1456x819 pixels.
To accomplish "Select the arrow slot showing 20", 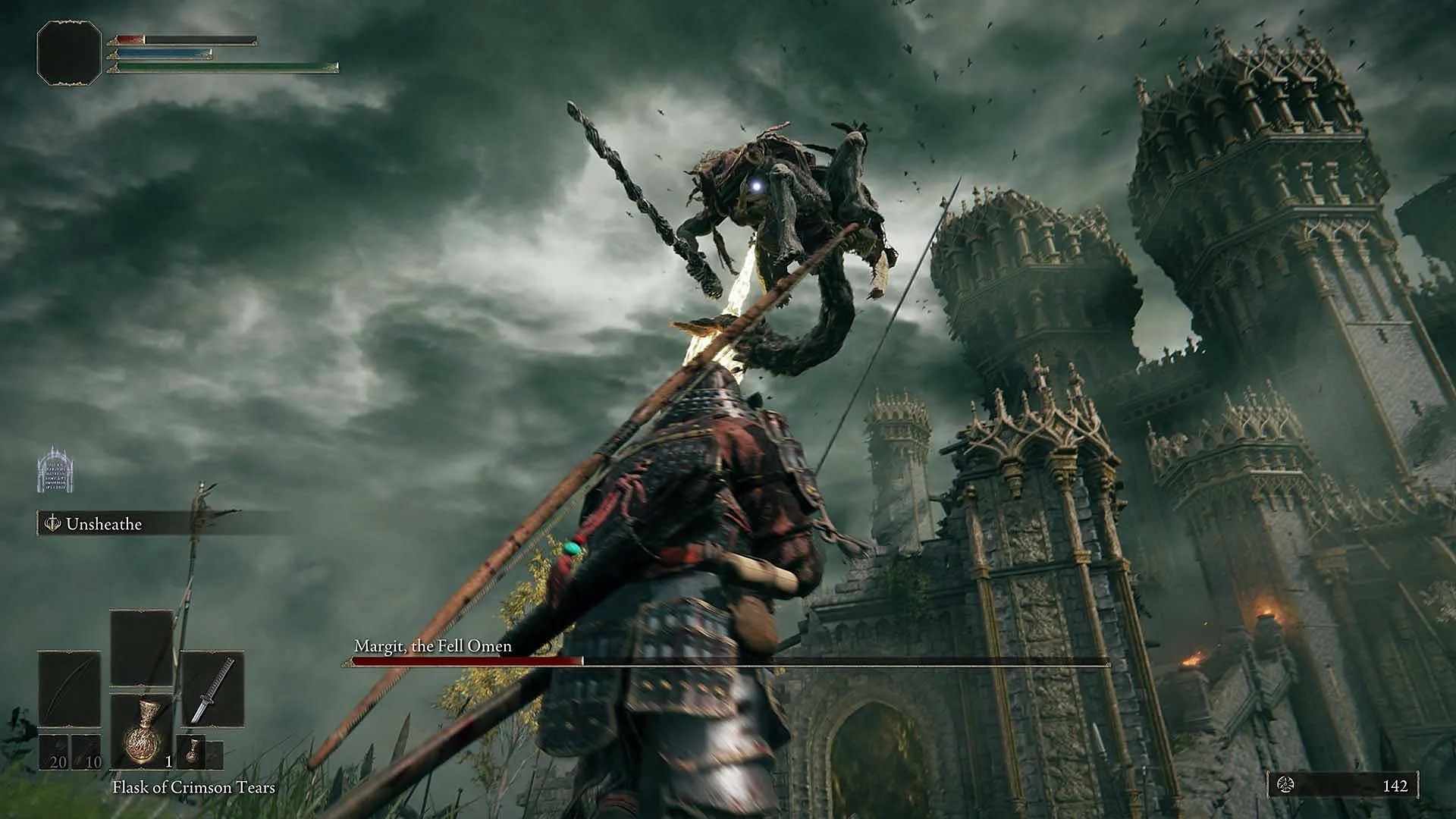I will pyautogui.click(x=54, y=752).
